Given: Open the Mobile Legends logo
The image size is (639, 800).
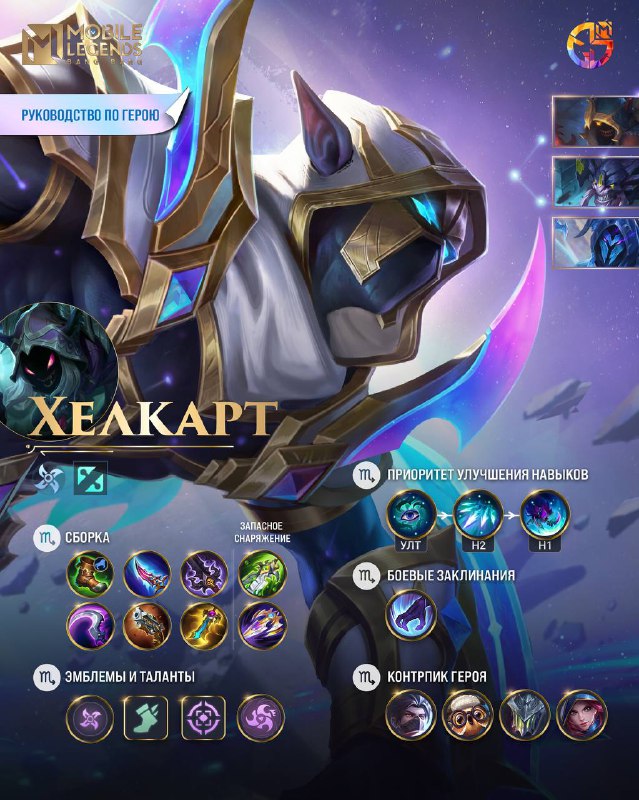Looking at the screenshot, I should click(83, 47).
